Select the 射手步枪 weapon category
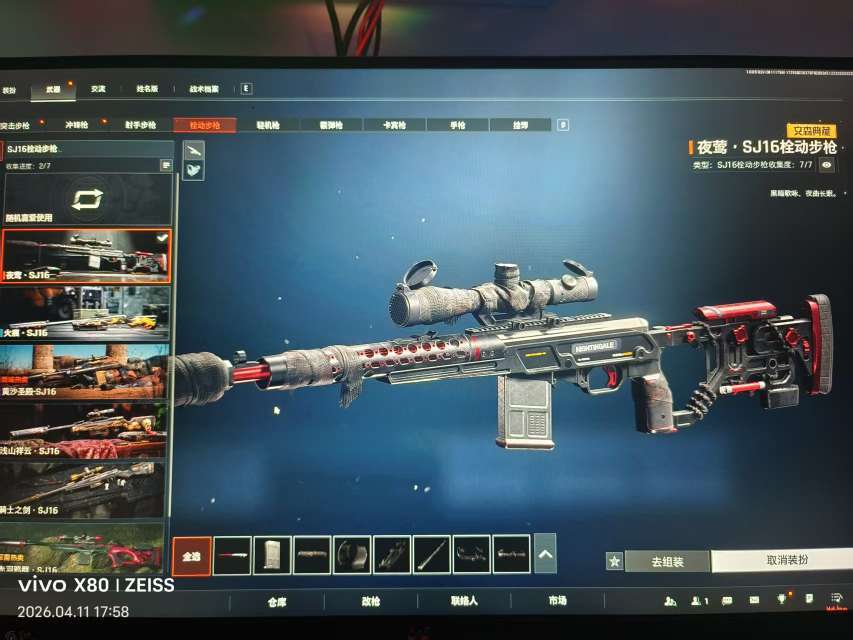853x640 pixels. coord(139,126)
